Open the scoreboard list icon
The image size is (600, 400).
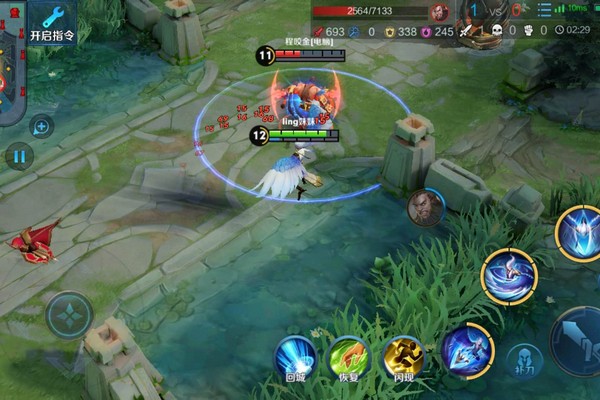pyautogui.click(x=543, y=11)
